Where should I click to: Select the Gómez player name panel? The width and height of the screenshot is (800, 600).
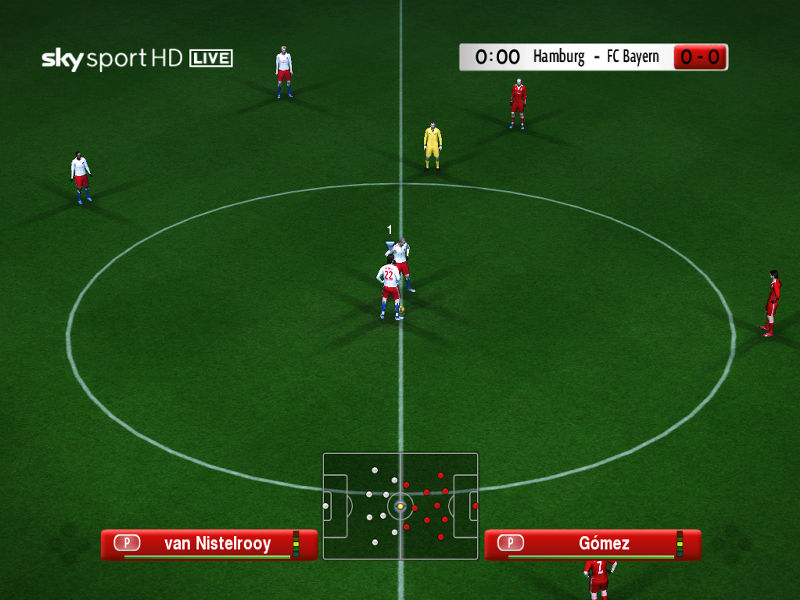click(593, 544)
